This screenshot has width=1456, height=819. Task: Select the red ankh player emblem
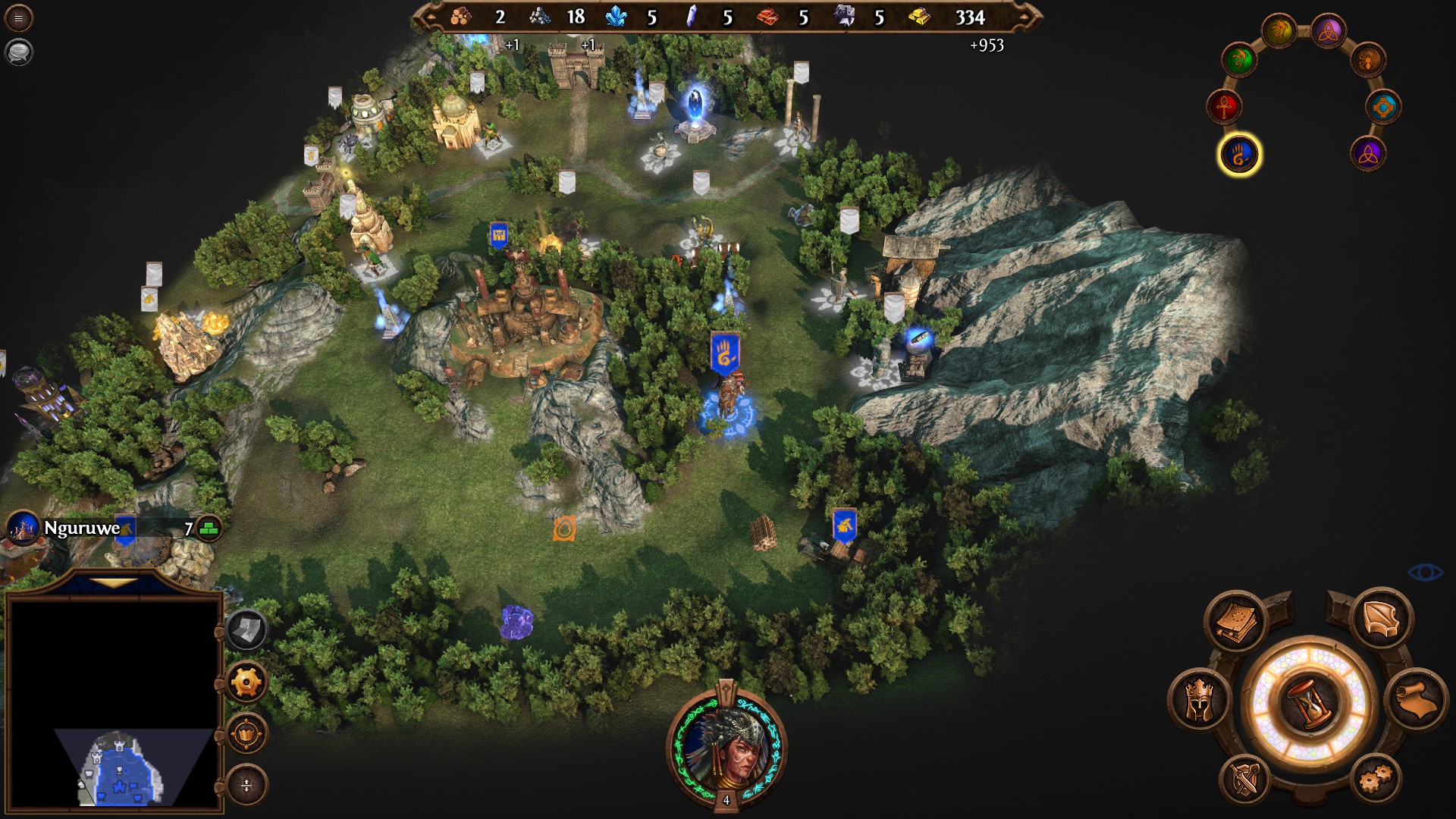pyautogui.click(x=1225, y=107)
